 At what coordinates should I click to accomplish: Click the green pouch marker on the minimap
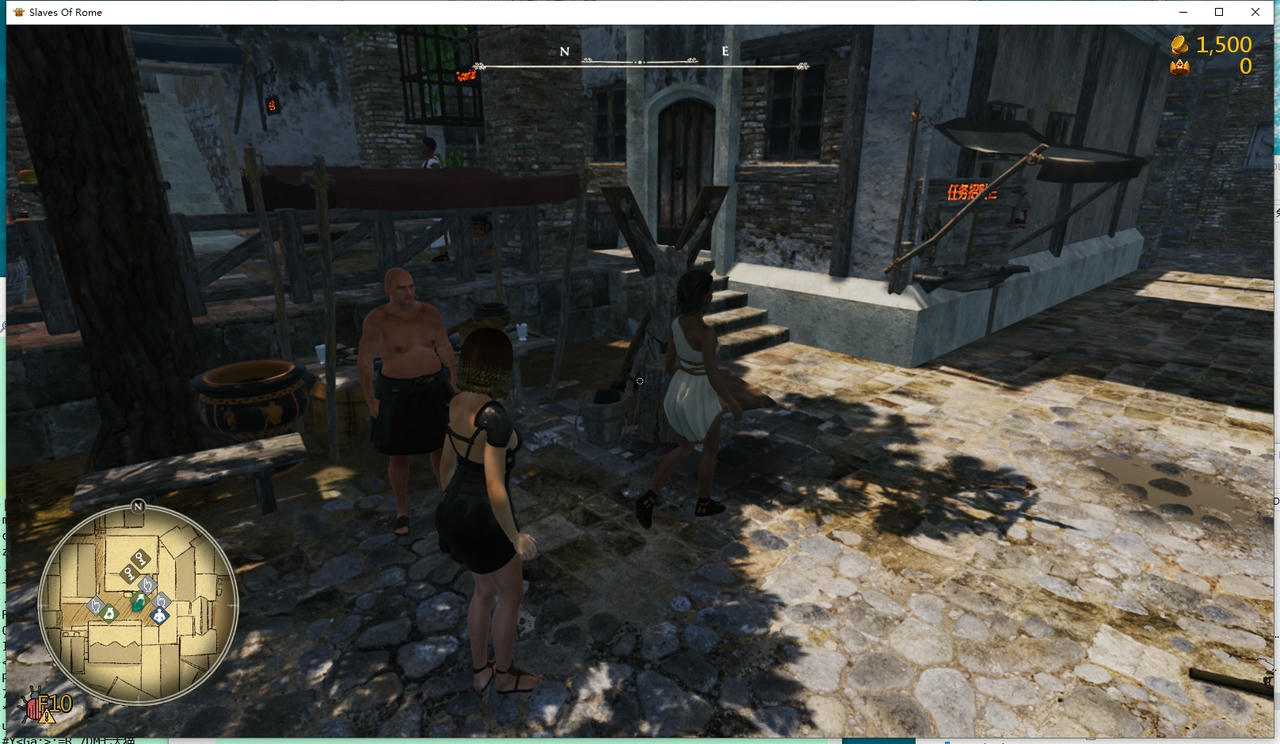pyautogui.click(x=108, y=614)
